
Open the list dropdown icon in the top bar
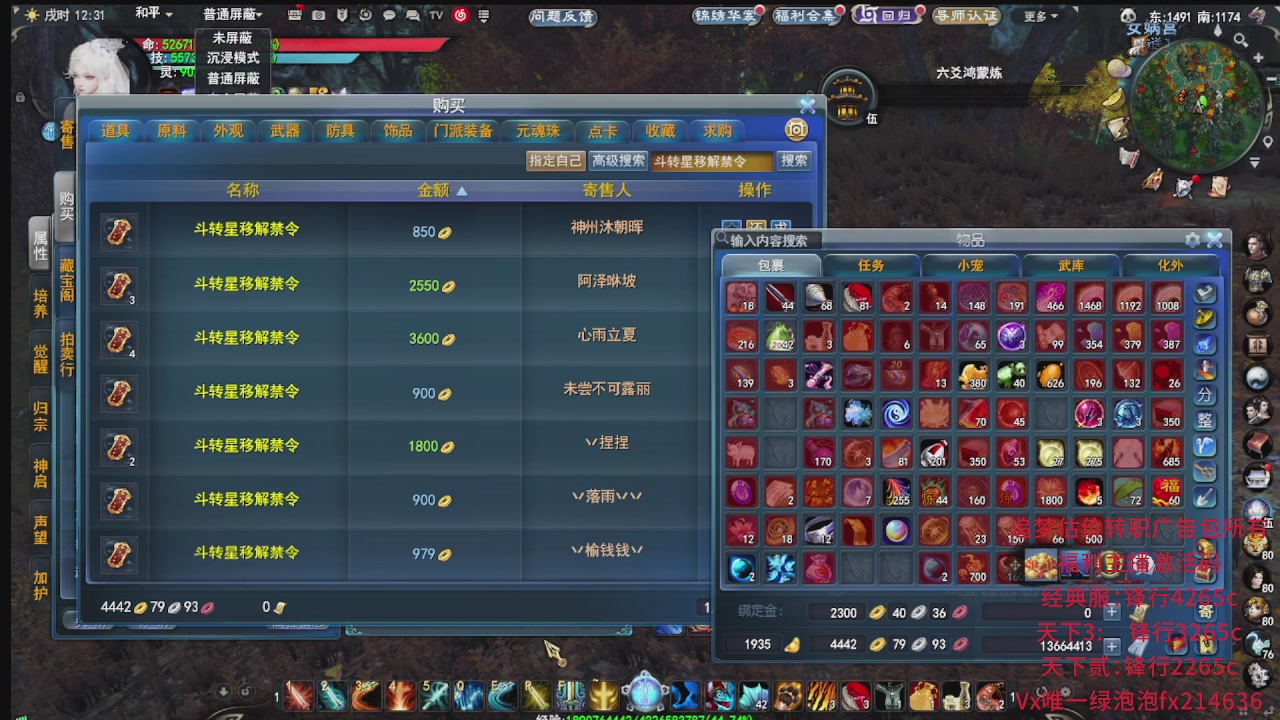[x=483, y=14]
